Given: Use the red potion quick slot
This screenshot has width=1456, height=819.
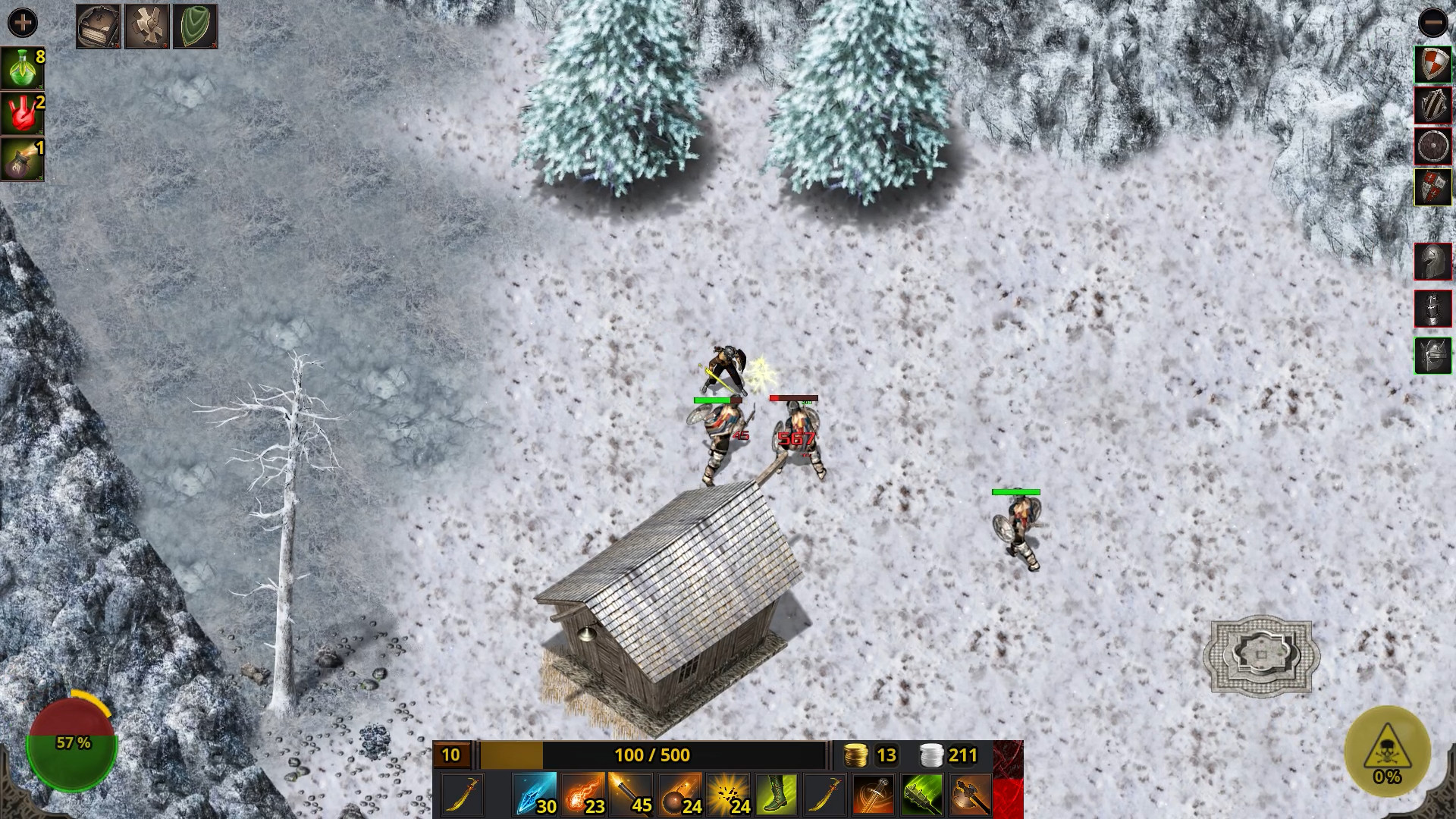Looking at the screenshot, I should point(23,115).
